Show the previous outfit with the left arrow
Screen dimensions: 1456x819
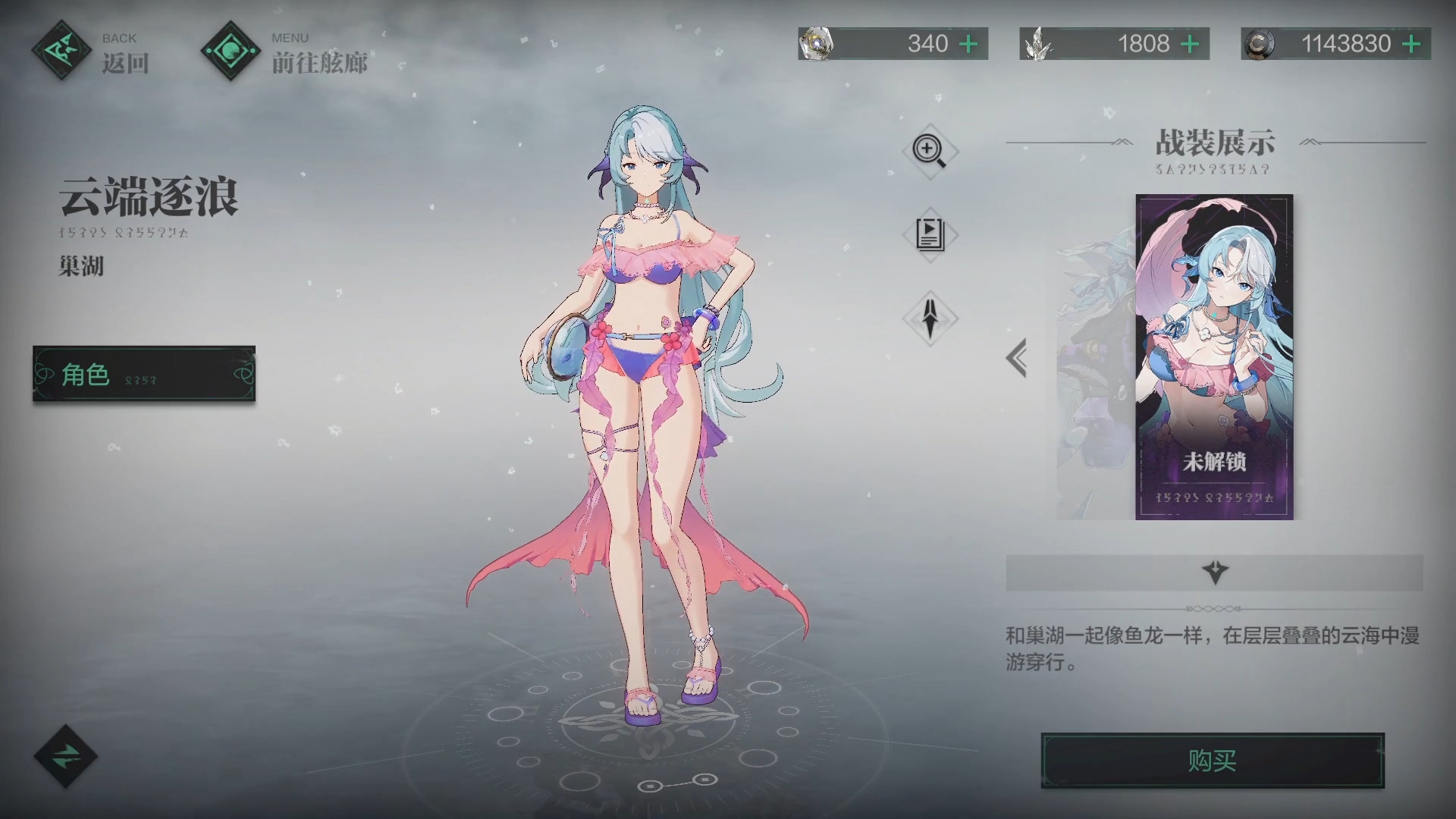click(1017, 358)
